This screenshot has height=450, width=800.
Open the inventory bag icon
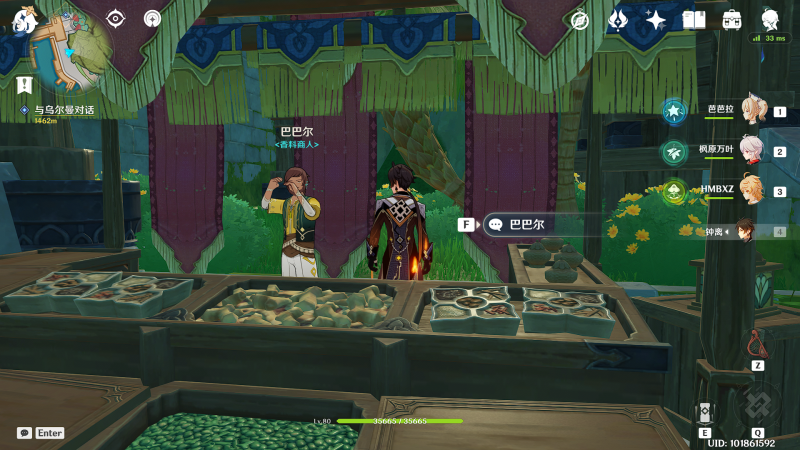pos(732,20)
